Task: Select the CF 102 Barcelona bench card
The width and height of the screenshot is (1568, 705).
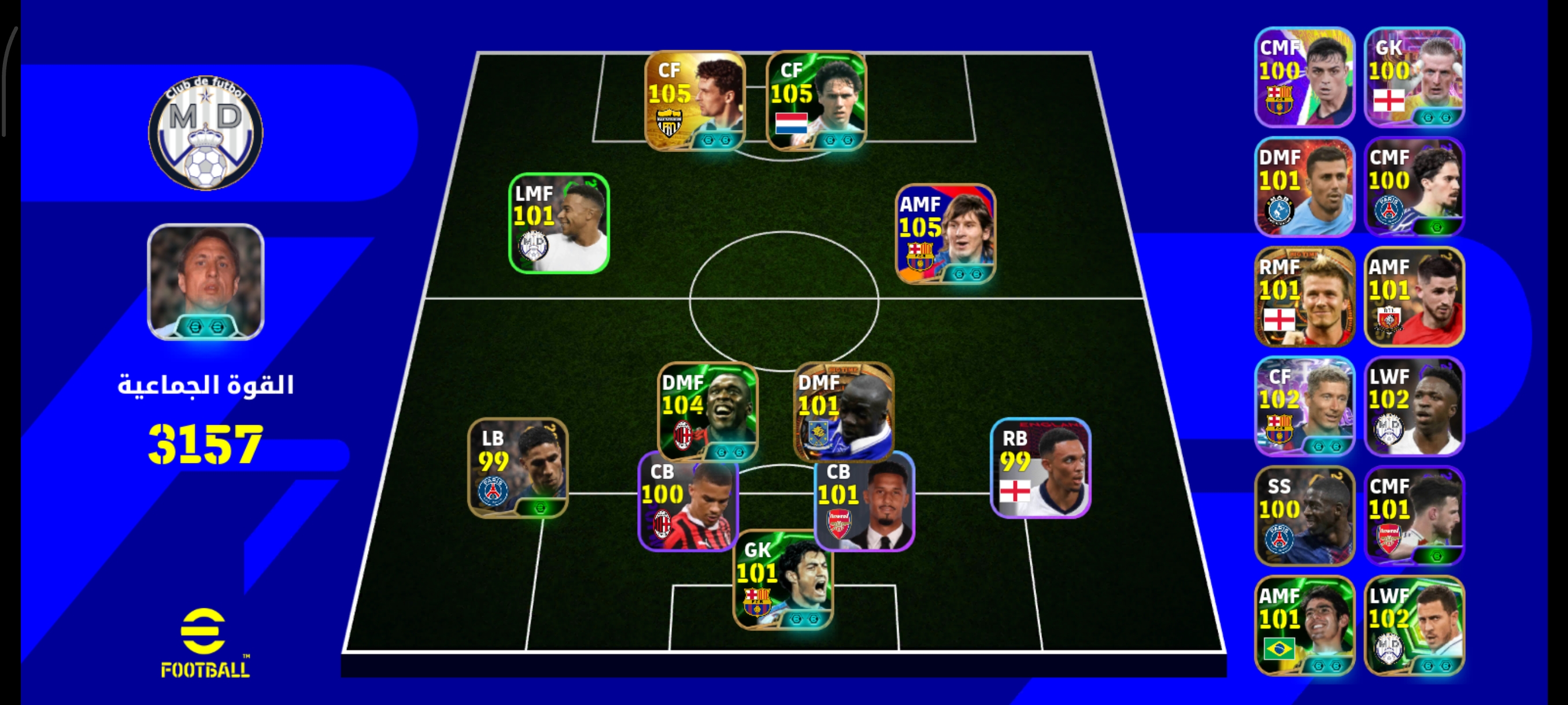Action: click(x=1304, y=406)
